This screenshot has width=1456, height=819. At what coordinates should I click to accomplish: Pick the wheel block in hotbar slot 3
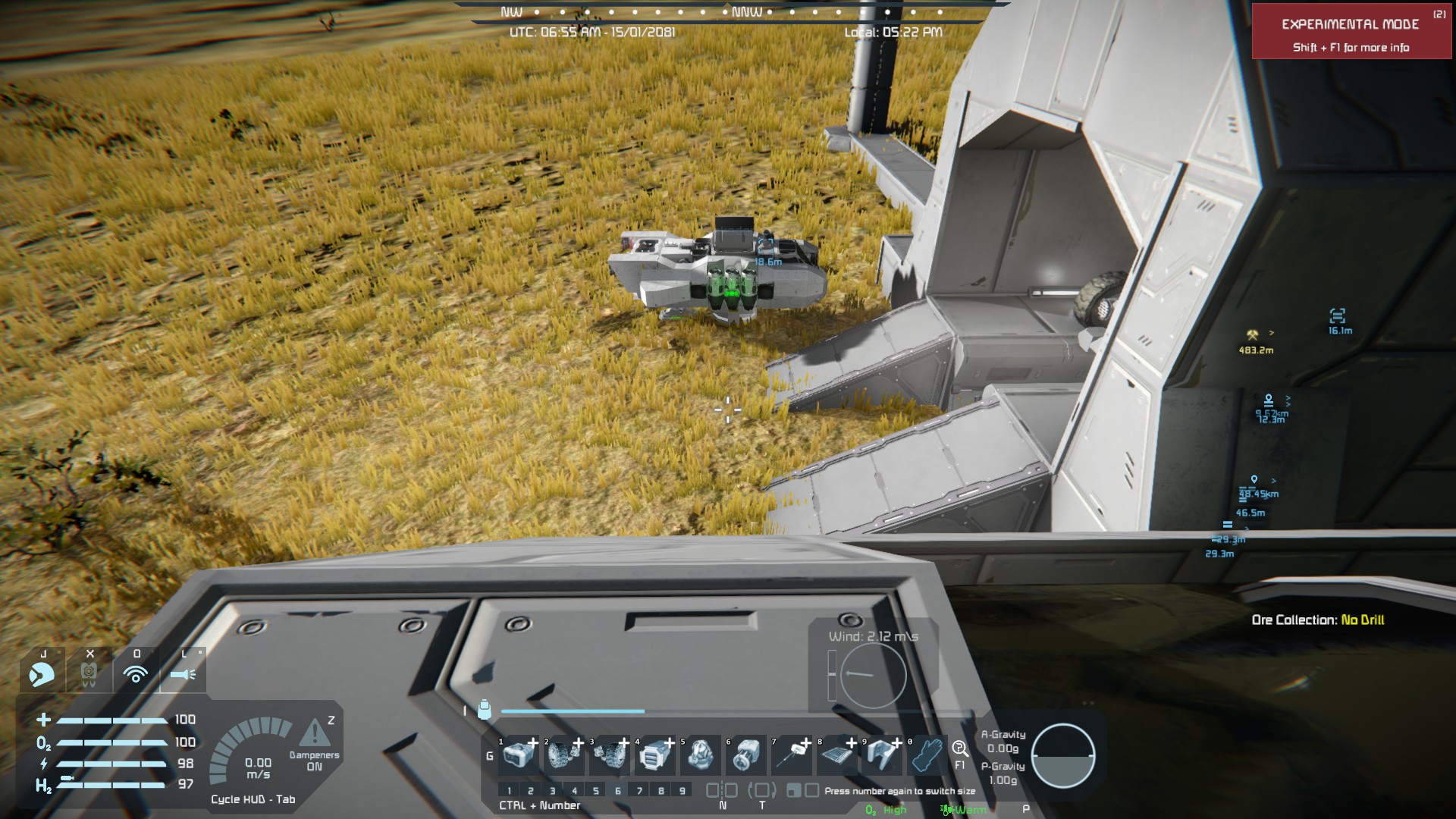[x=610, y=755]
